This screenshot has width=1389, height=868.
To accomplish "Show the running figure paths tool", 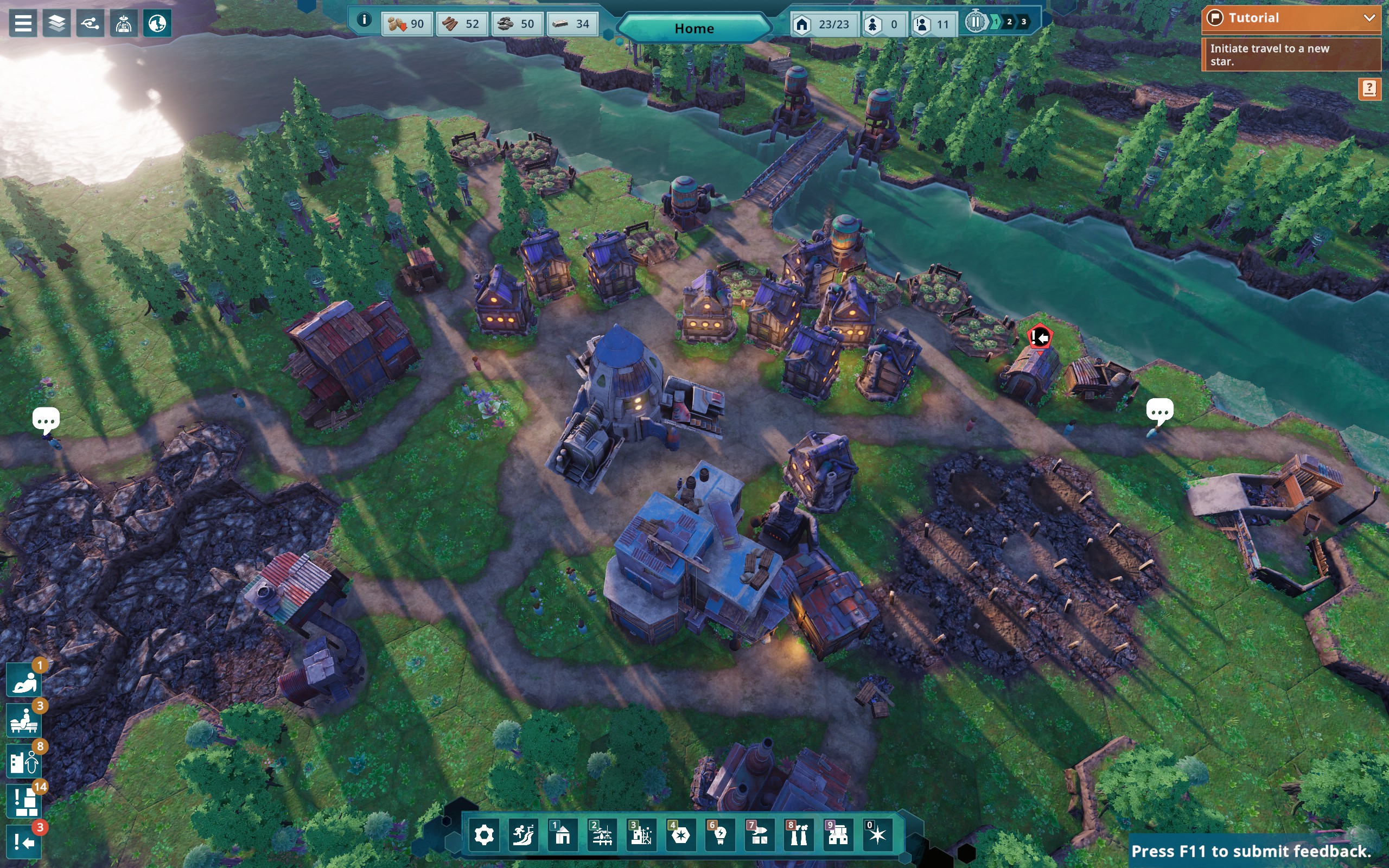I will point(523,835).
